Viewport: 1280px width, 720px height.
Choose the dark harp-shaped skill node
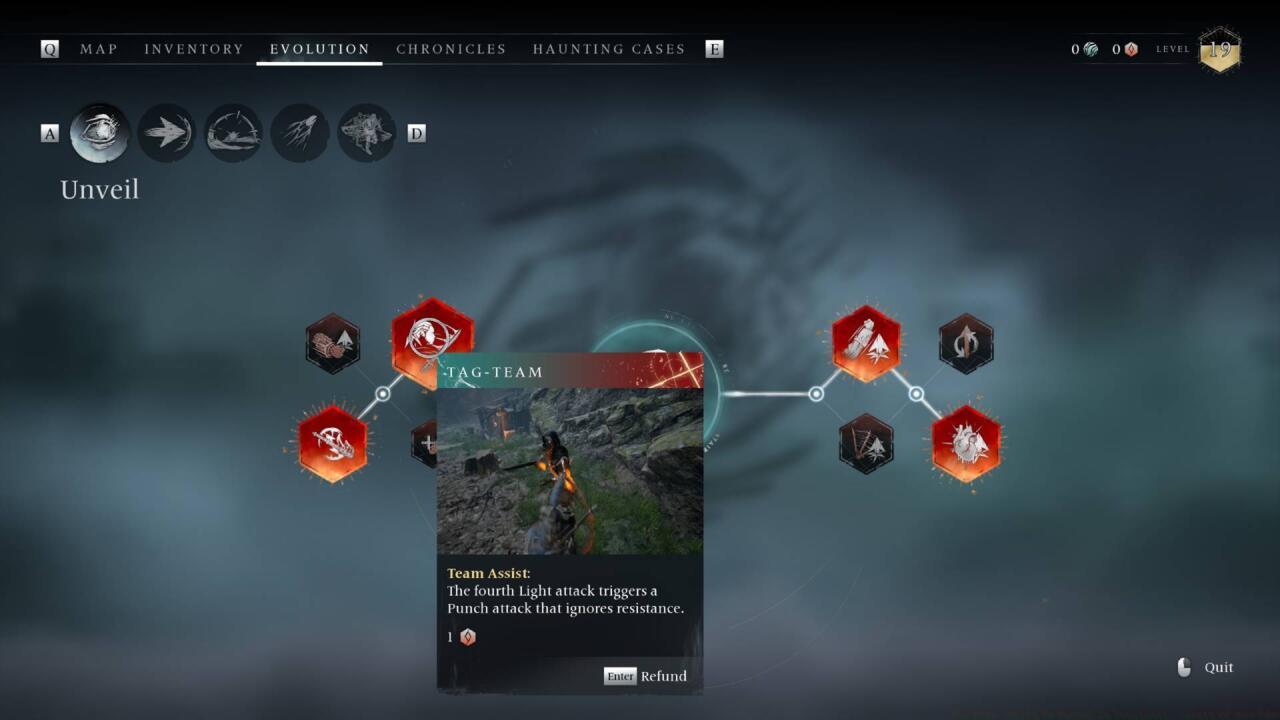point(866,443)
